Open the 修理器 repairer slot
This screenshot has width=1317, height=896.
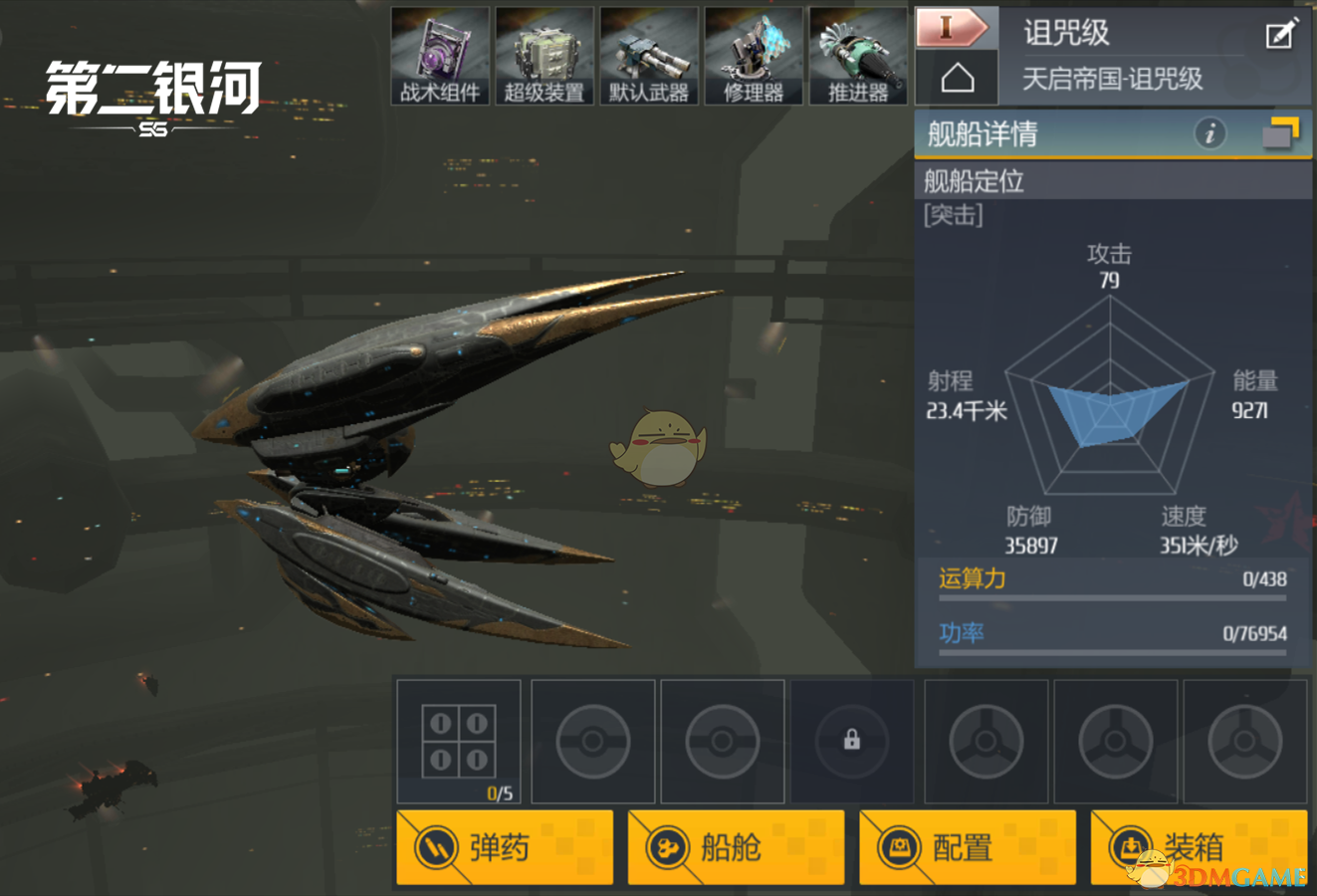tap(754, 56)
